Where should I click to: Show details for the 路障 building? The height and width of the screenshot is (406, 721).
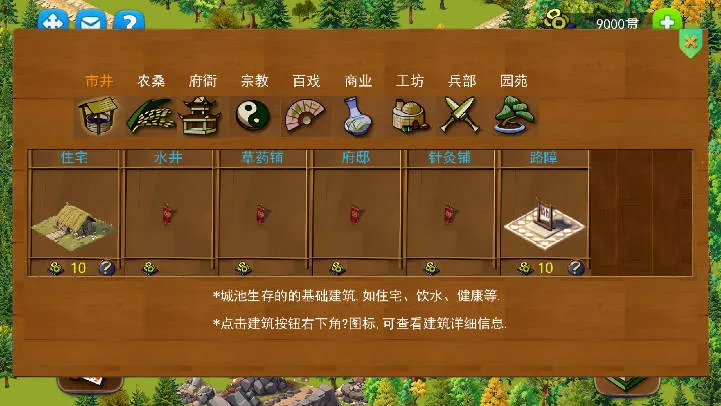tap(576, 268)
